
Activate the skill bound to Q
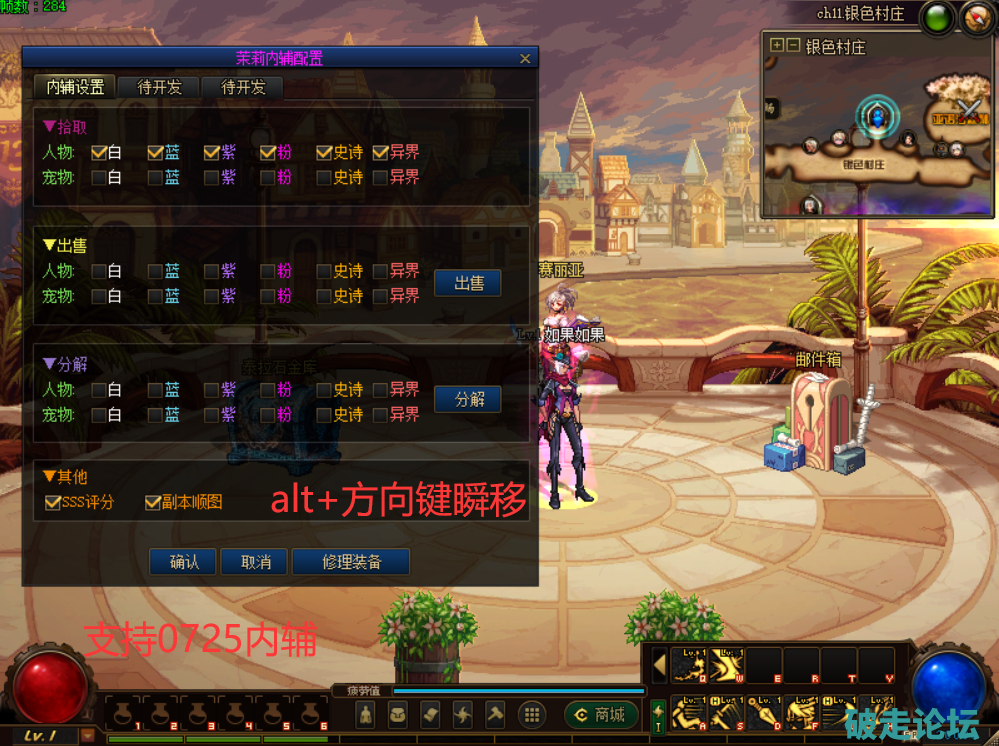tap(691, 665)
